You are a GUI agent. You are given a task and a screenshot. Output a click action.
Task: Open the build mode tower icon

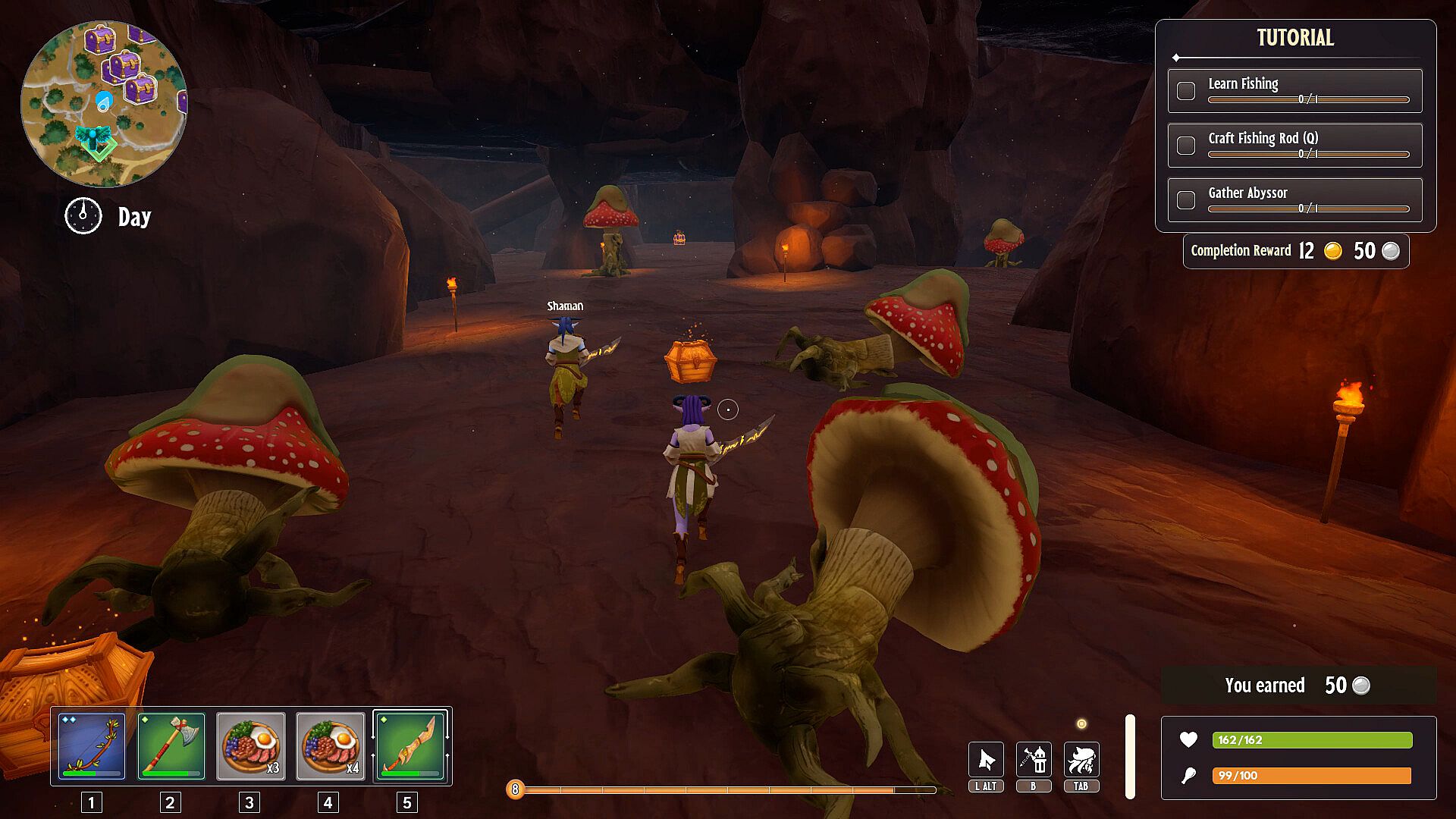pos(1034,760)
